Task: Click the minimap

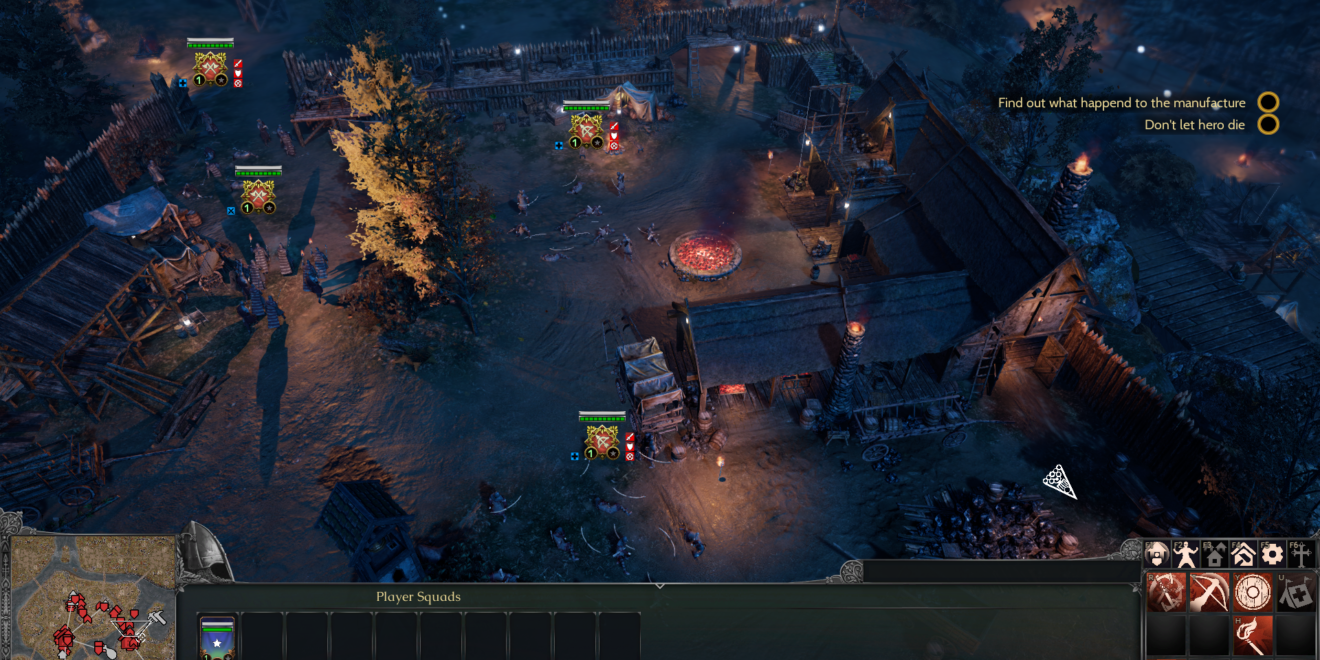Action: click(88, 598)
